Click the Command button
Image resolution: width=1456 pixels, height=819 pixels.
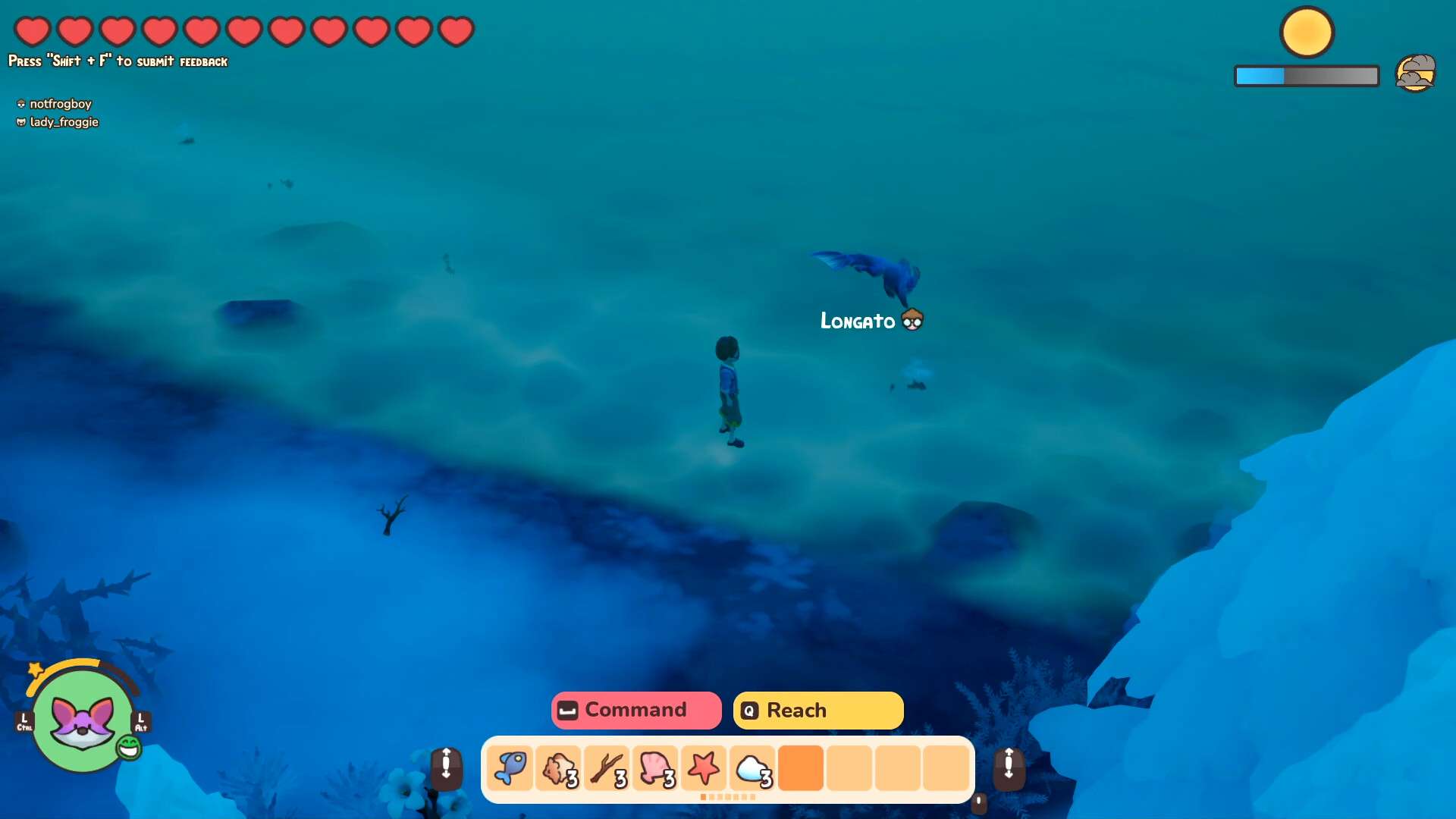coord(635,710)
